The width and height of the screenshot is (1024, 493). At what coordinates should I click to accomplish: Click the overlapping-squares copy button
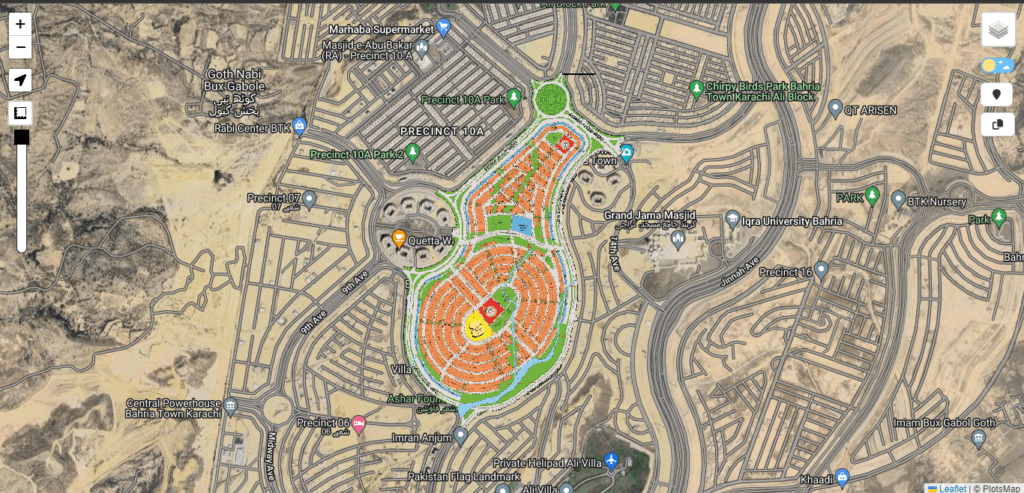pyautogui.click(x=997, y=125)
